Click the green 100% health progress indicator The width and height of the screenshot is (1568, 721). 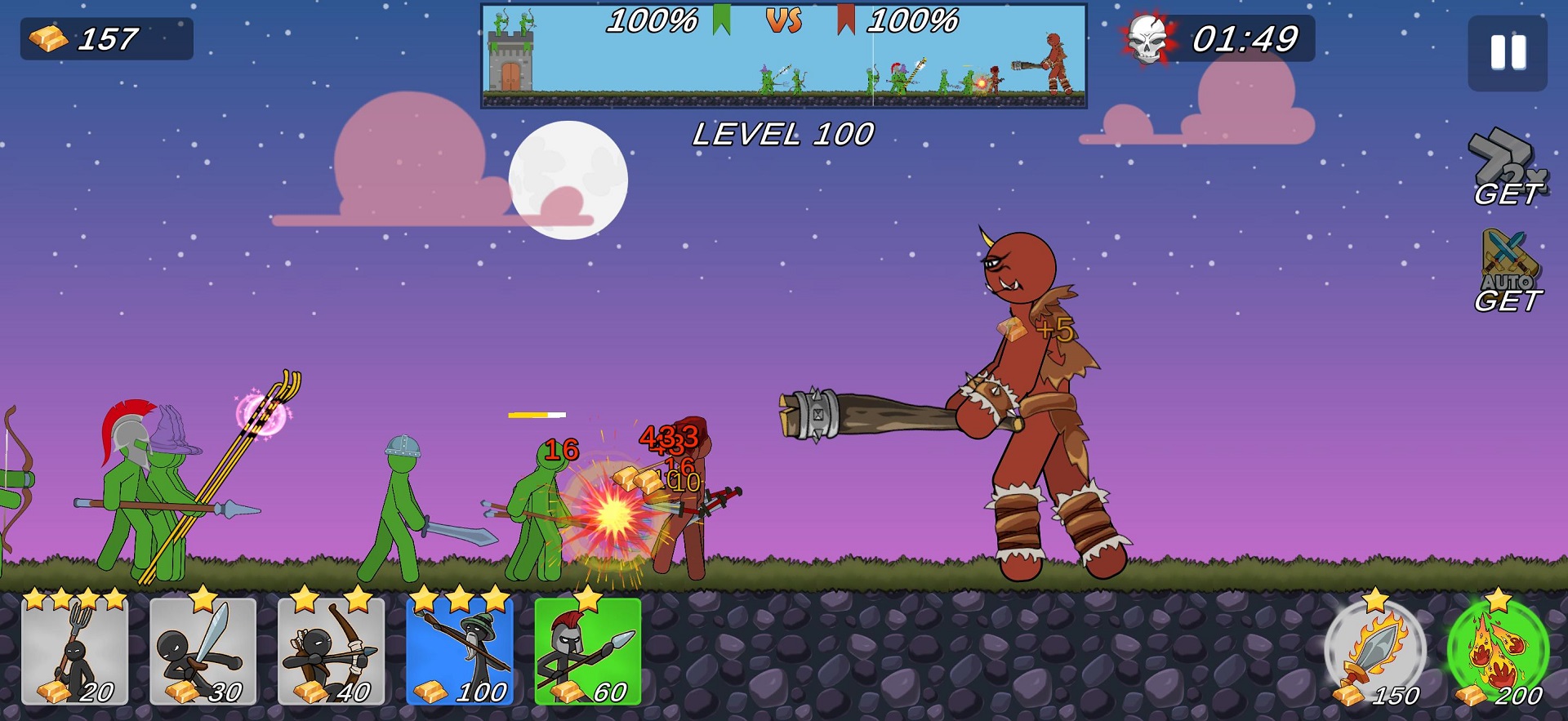[653, 20]
